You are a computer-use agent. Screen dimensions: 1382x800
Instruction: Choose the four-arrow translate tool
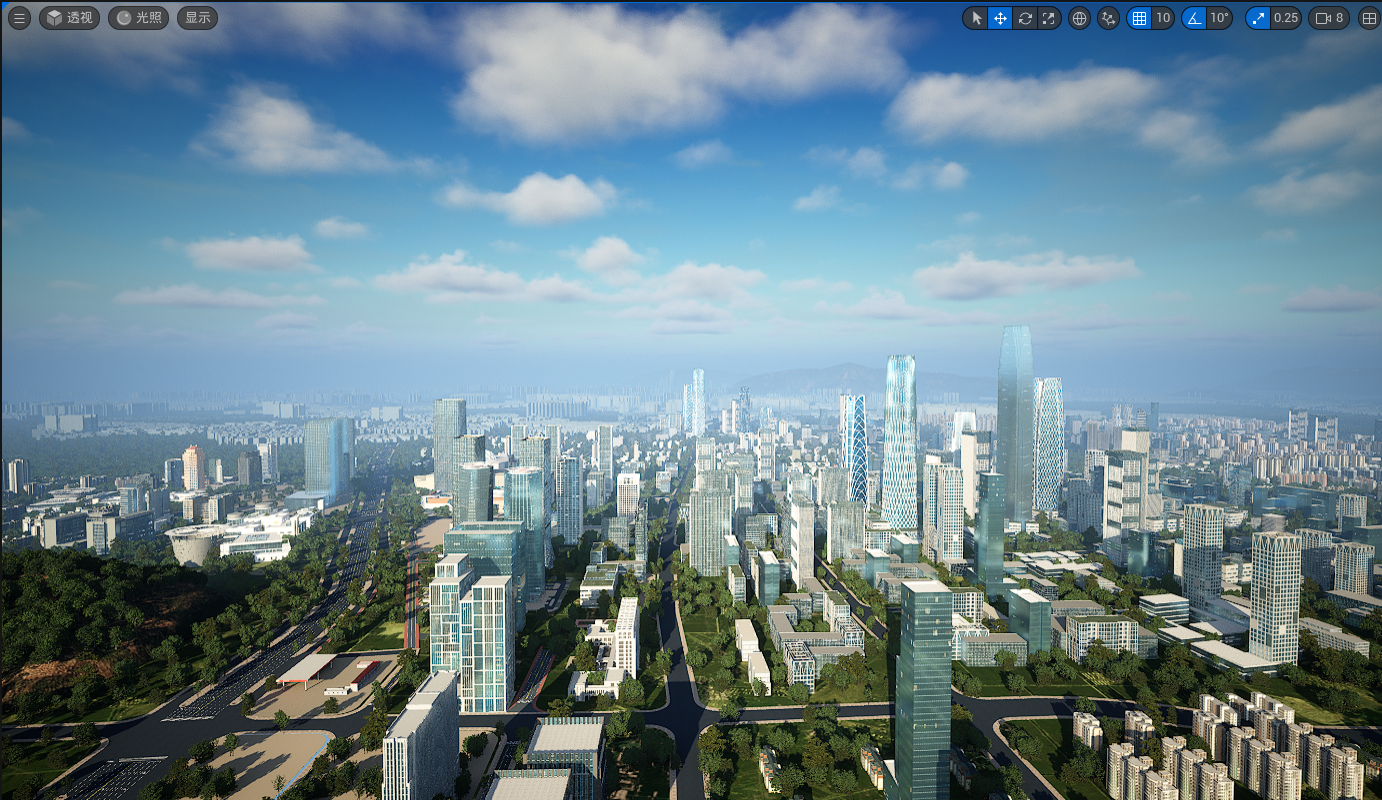click(1000, 18)
